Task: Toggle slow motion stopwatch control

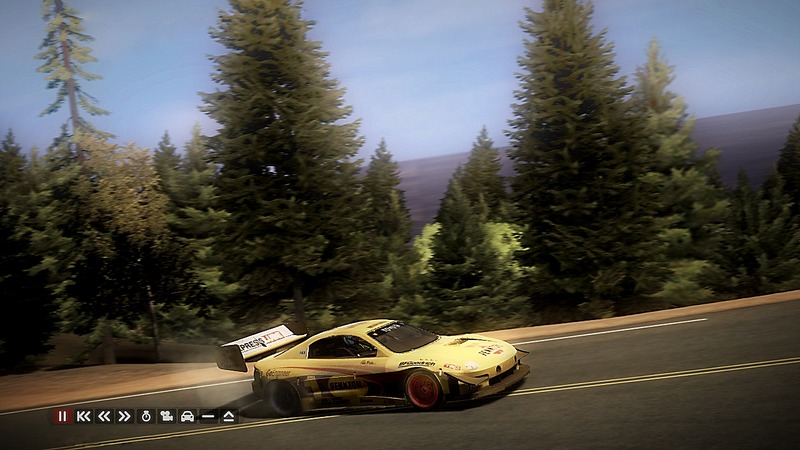Action: pos(146,416)
